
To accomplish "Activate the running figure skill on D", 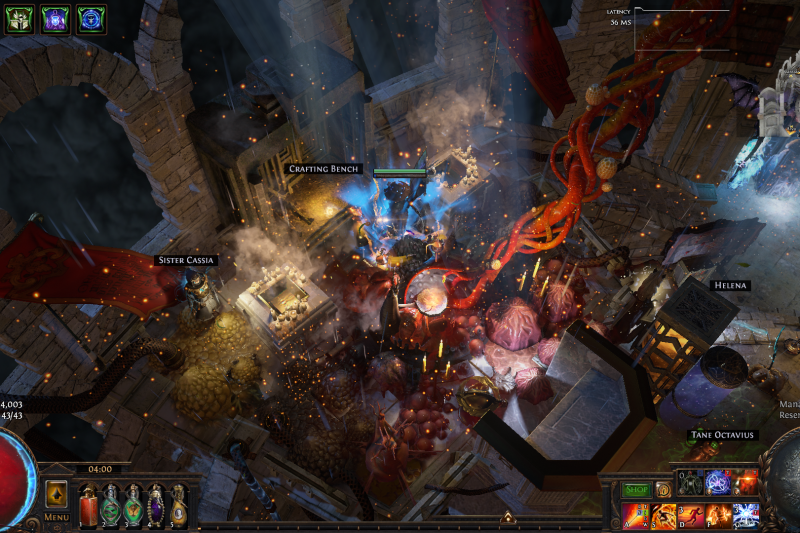I will 690,515.
